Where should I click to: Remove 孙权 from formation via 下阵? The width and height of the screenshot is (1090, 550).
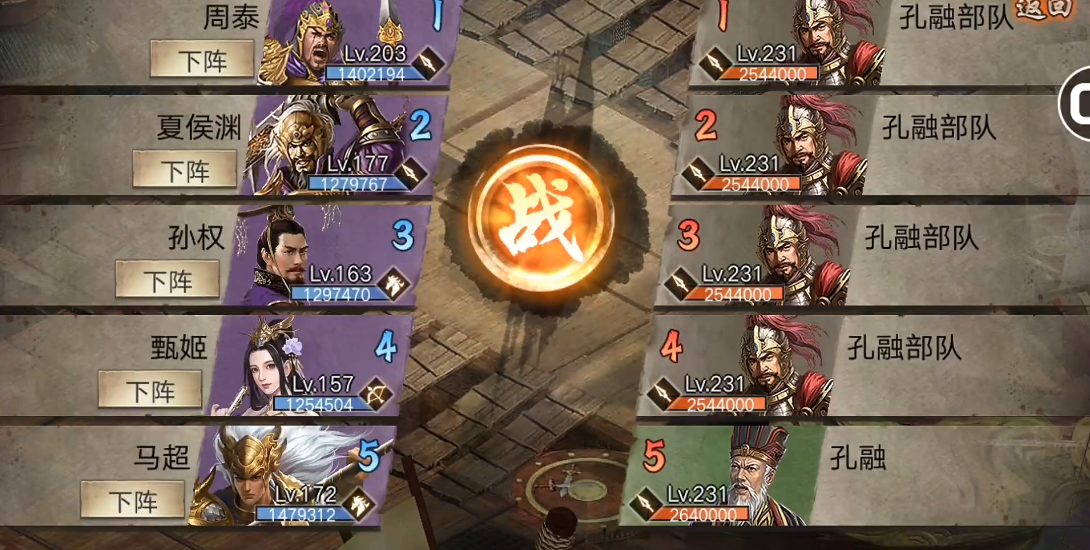click(167, 280)
